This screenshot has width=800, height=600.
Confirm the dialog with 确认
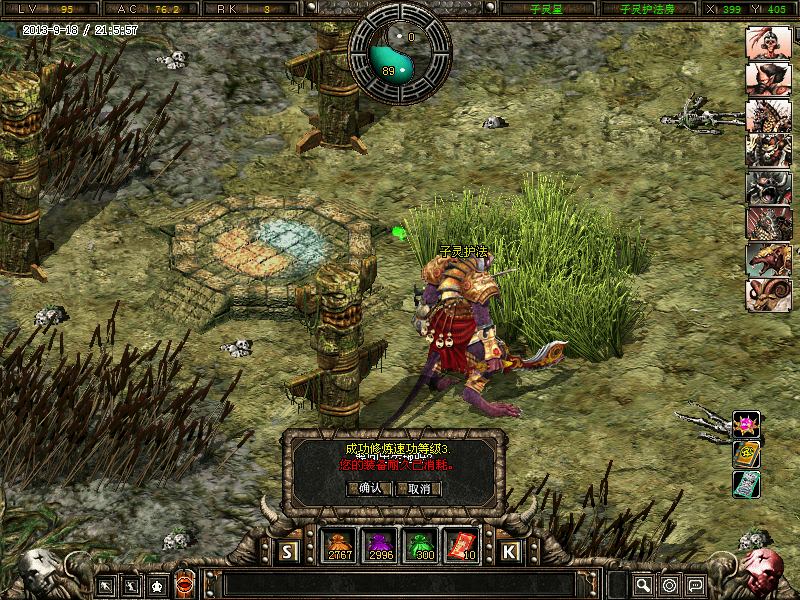pos(366,488)
